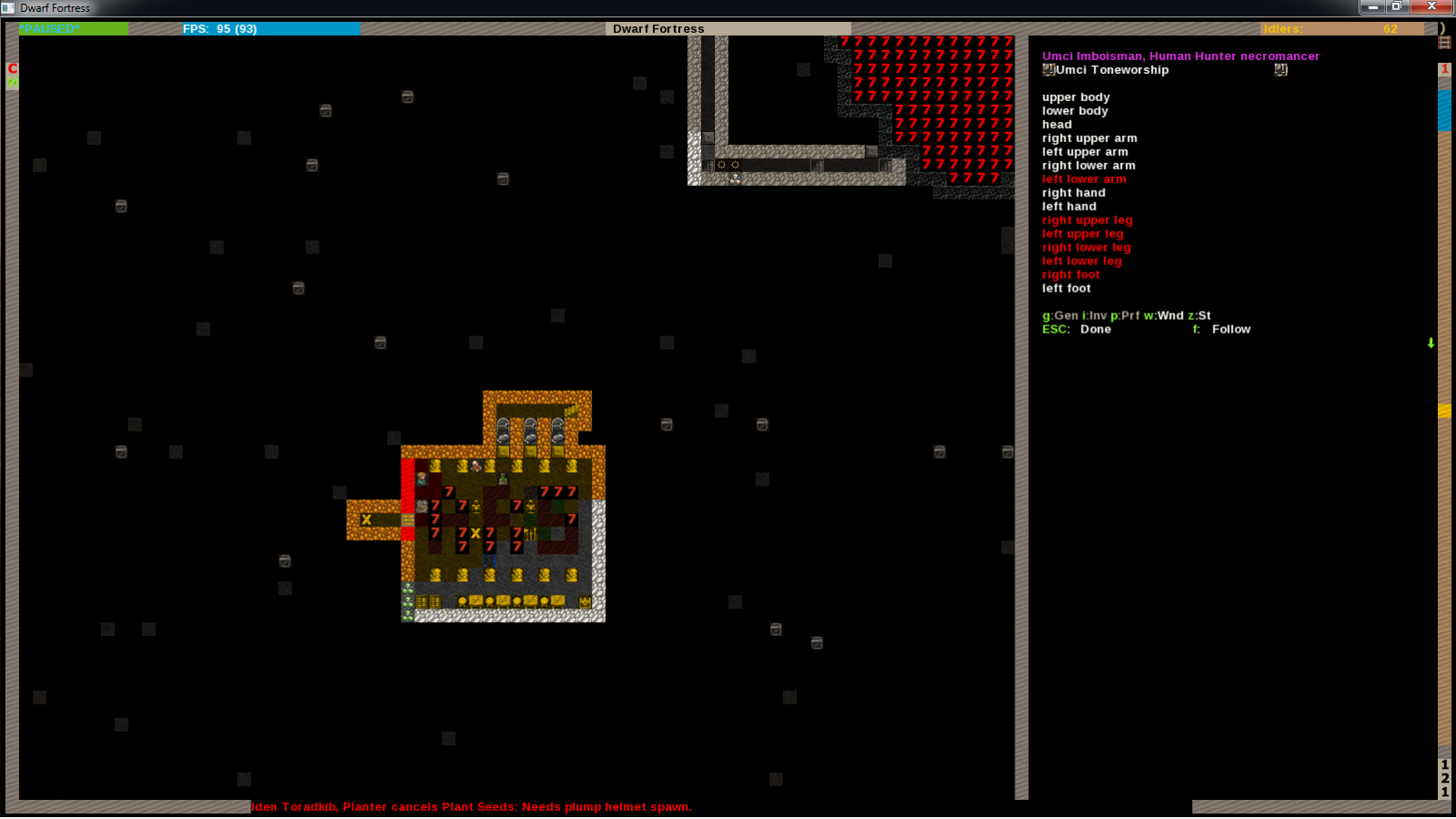Select the wounded left lower arm
Screen dimensions: 1456x819
[1084, 179]
